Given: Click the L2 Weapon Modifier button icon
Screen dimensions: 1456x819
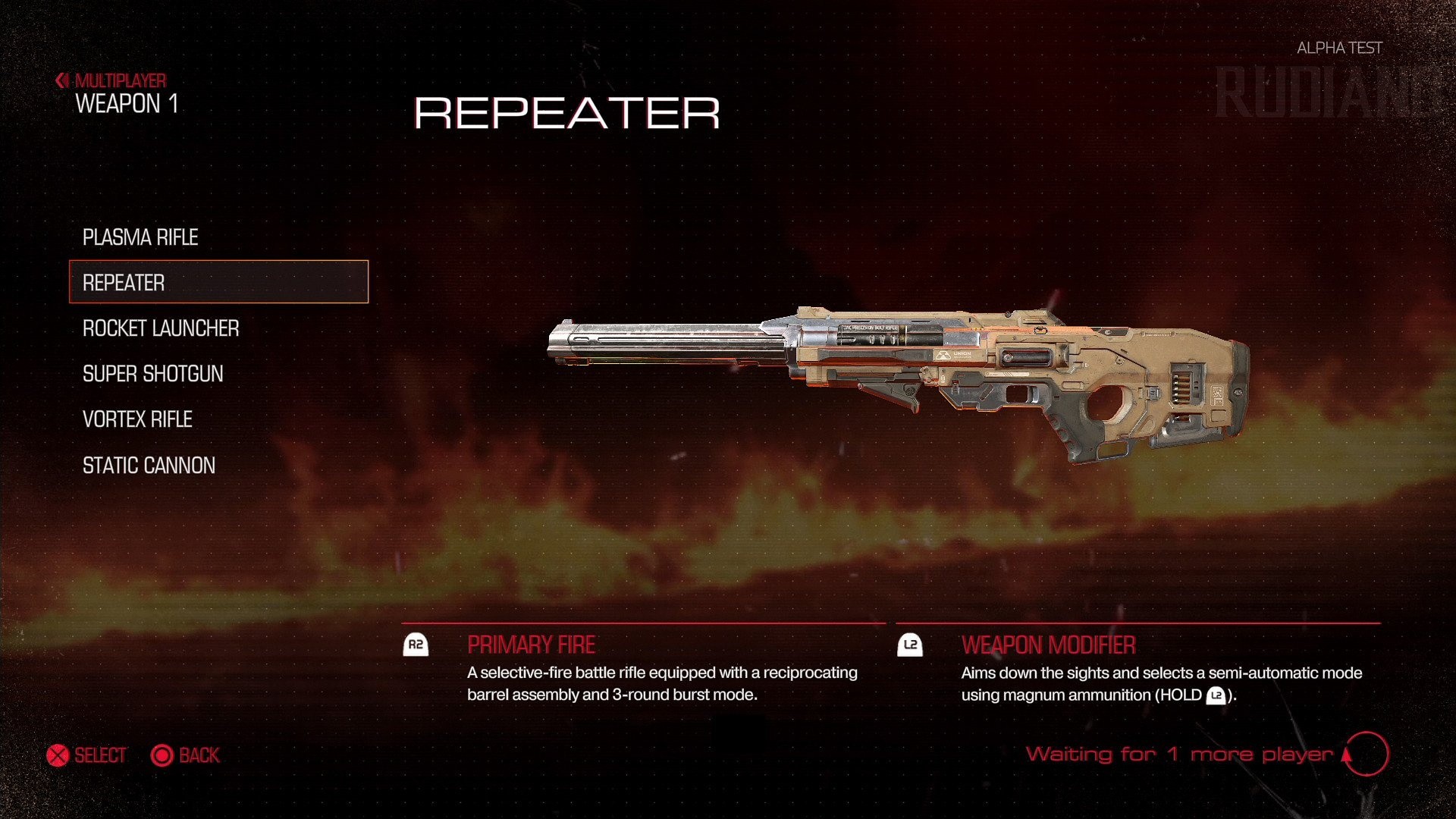Looking at the screenshot, I should [910, 645].
